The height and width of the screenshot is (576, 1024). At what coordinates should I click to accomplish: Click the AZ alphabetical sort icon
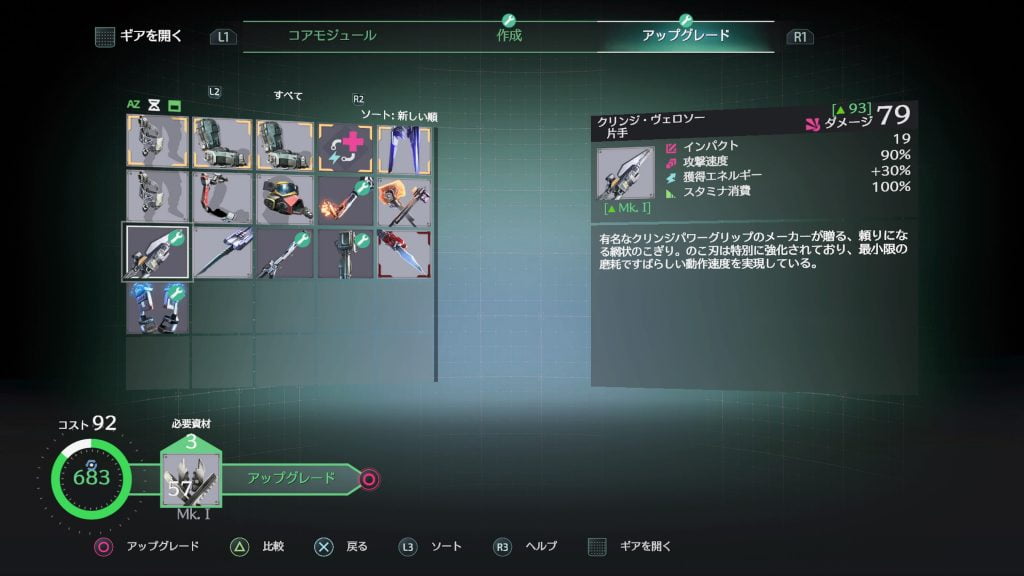click(x=133, y=104)
